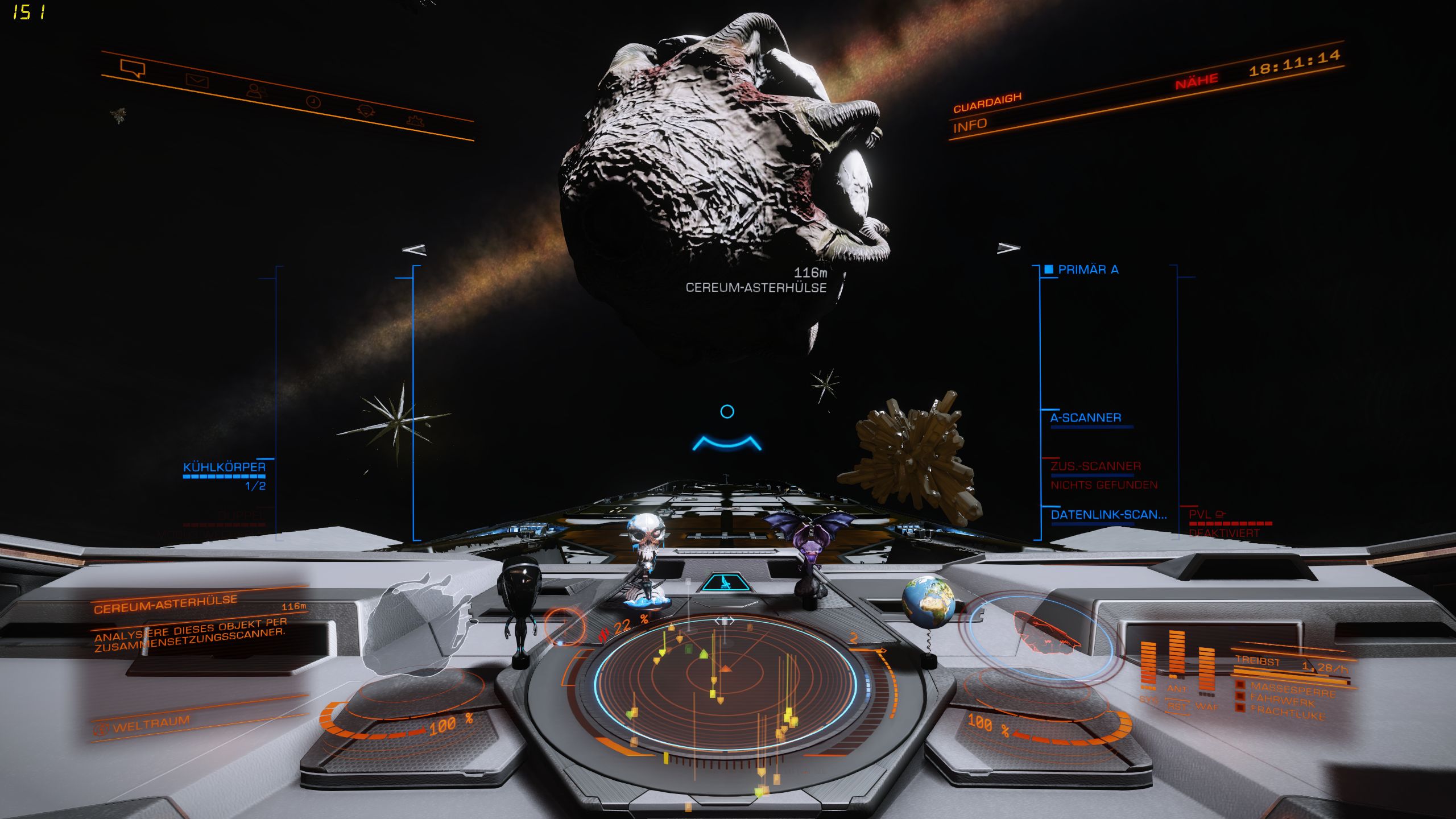Click the RST power reset button
Image resolution: width=1456 pixels, height=819 pixels.
click(1176, 707)
